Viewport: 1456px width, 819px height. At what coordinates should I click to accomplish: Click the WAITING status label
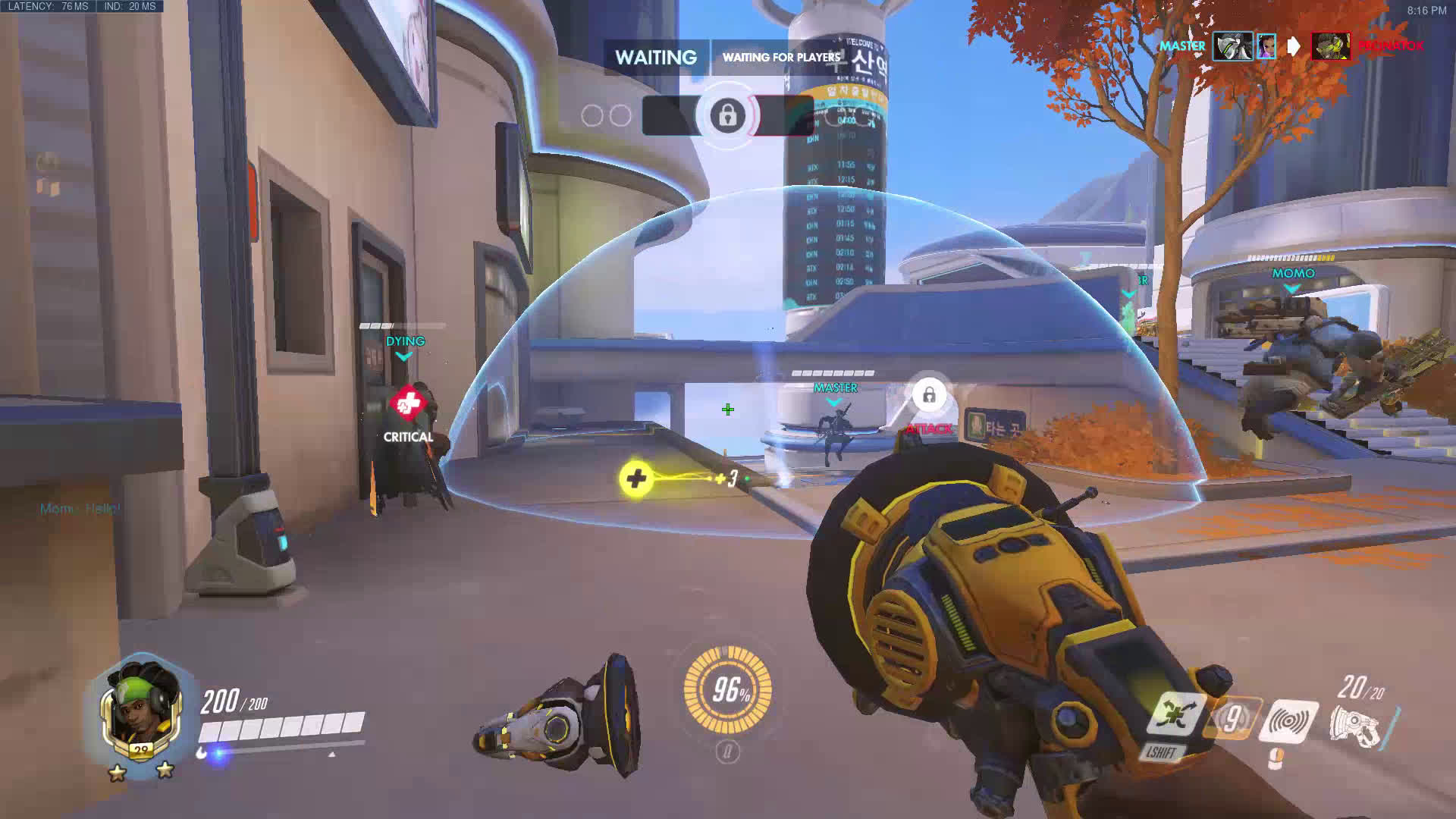pyautogui.click(x=656, y=58)
